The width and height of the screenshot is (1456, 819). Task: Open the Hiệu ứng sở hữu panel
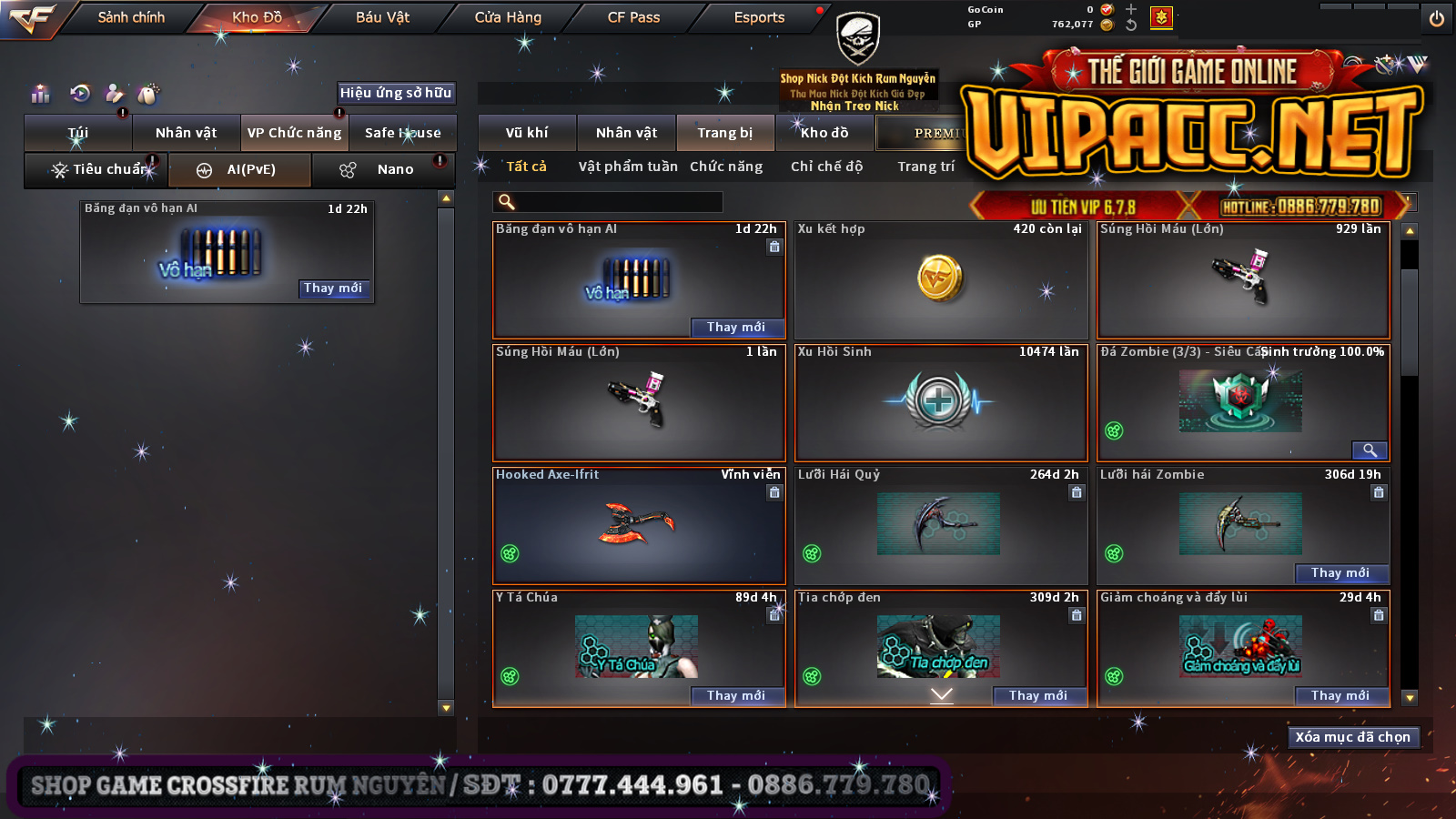(395, 93)
